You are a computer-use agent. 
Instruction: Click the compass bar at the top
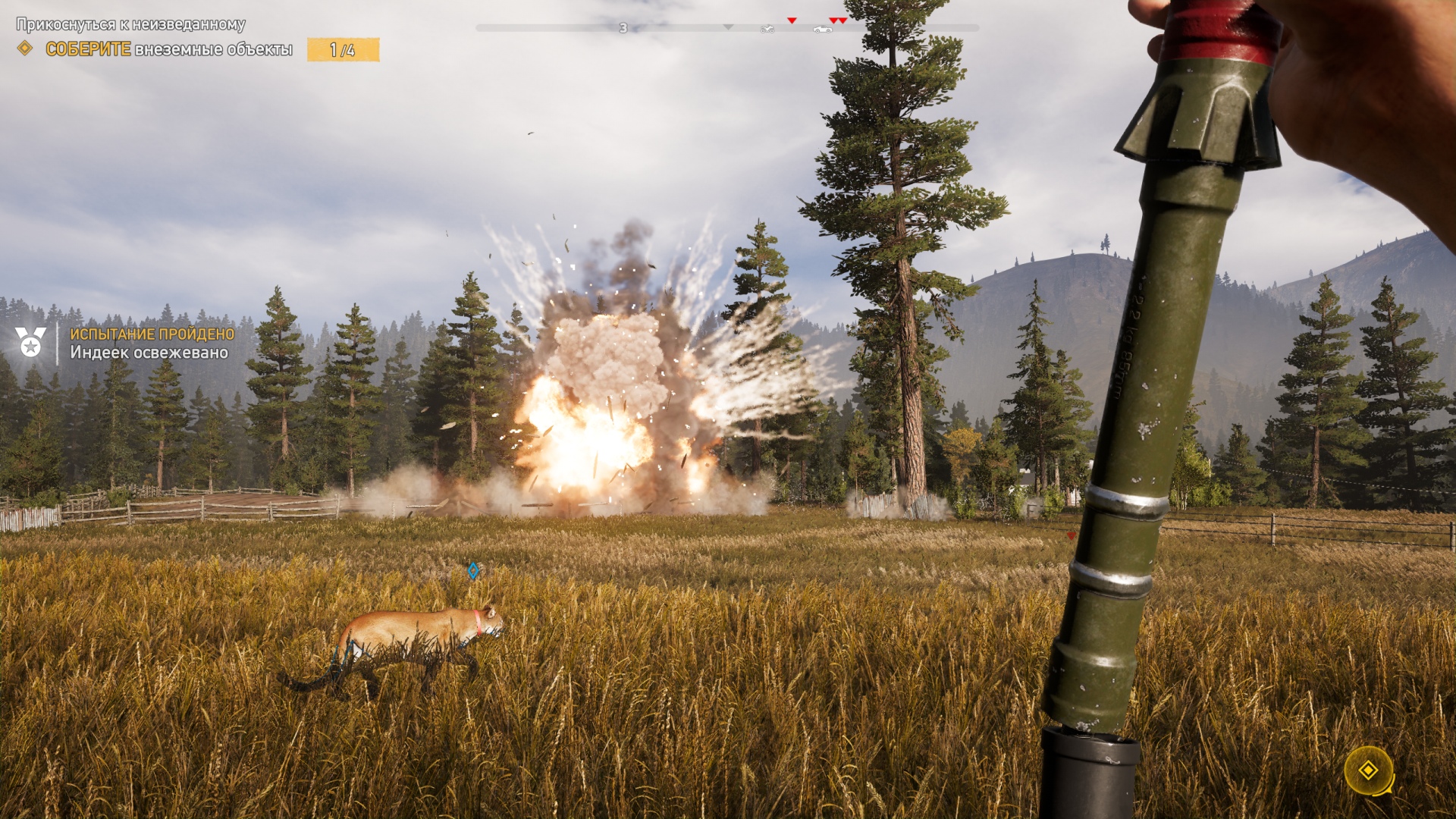(726, 28)
